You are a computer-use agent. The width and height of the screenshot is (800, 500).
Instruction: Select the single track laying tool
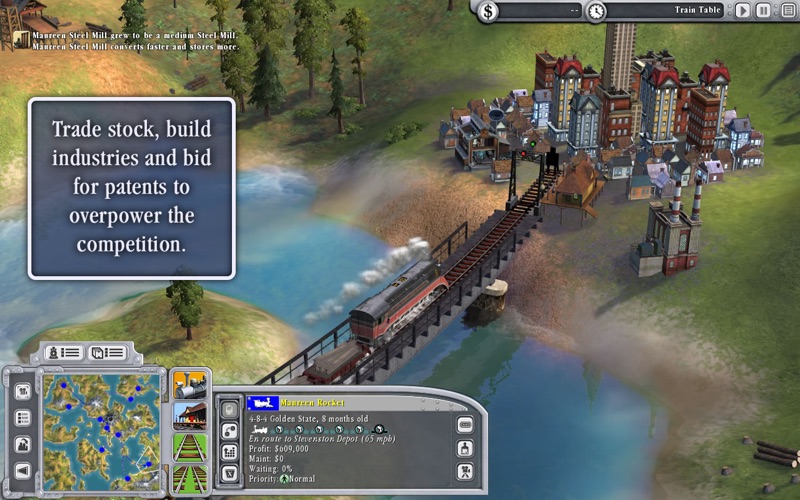[x=189, y=446]
